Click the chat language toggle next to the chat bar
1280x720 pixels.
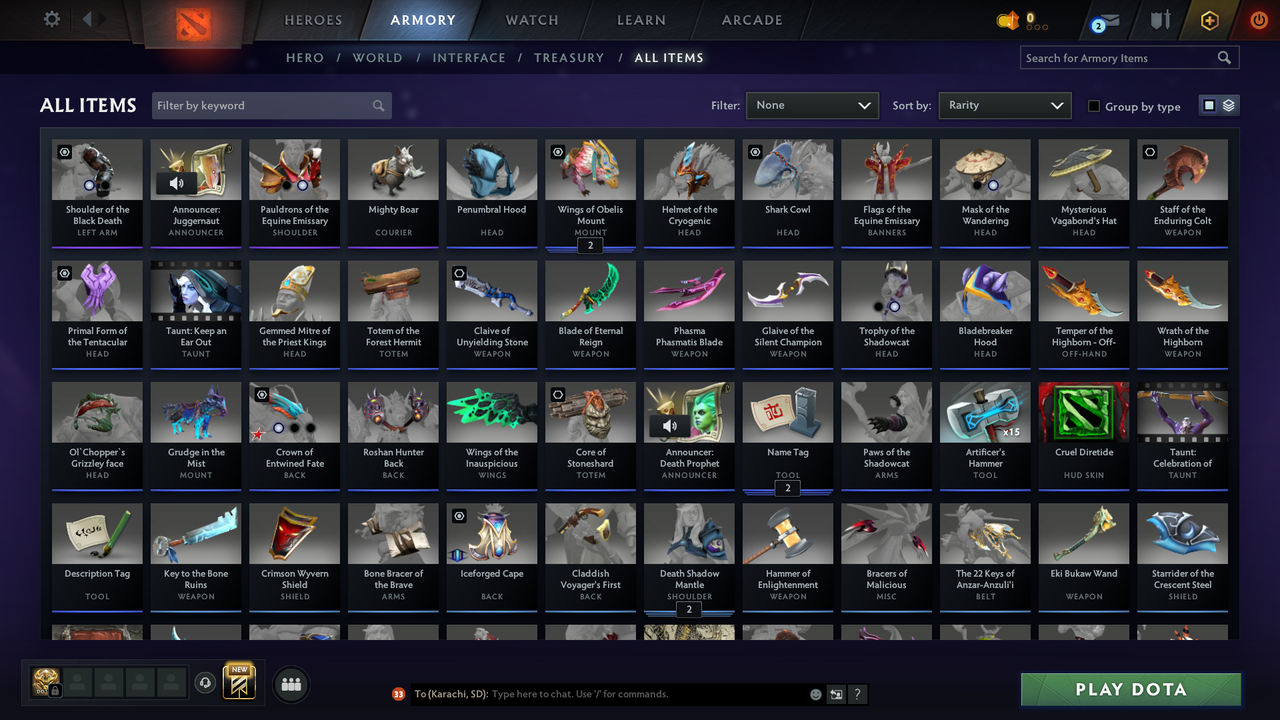[x=836, y=693]
